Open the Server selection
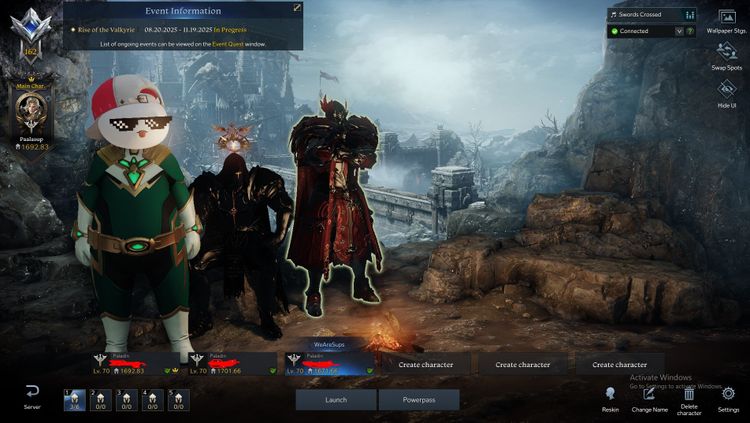 [32, 396]
